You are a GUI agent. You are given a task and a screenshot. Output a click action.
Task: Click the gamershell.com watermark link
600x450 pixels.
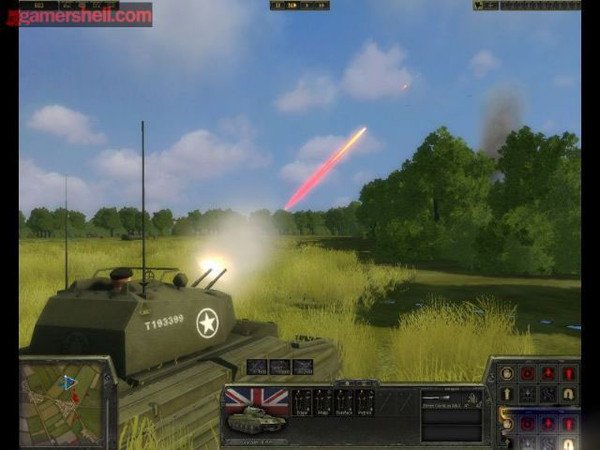85,14
